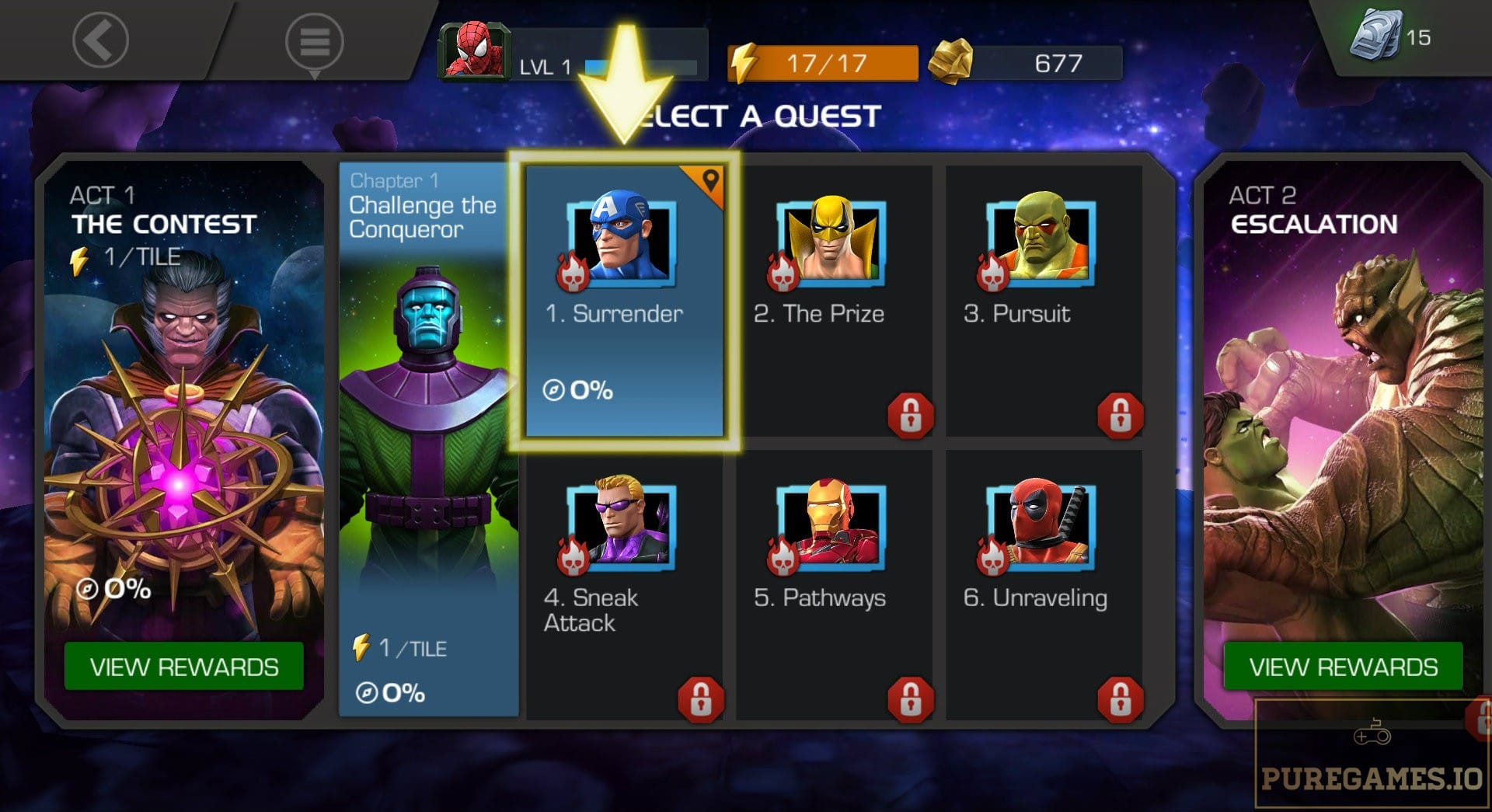Select the energy bar showing 17/17
Image resolution: width=1492 pixels, height=812 pixels.
(x=824, y=63)
